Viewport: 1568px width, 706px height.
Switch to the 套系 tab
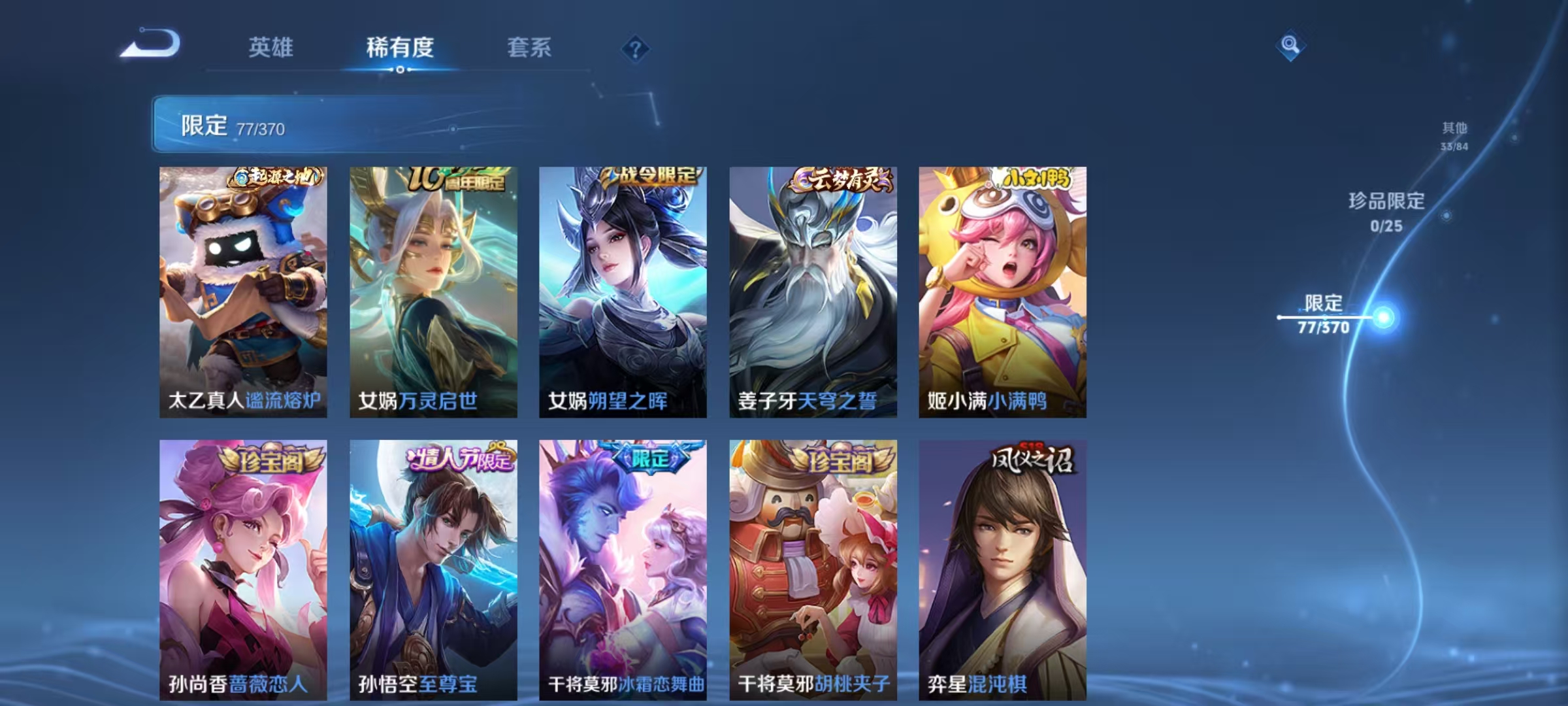[x=529, y=48]
